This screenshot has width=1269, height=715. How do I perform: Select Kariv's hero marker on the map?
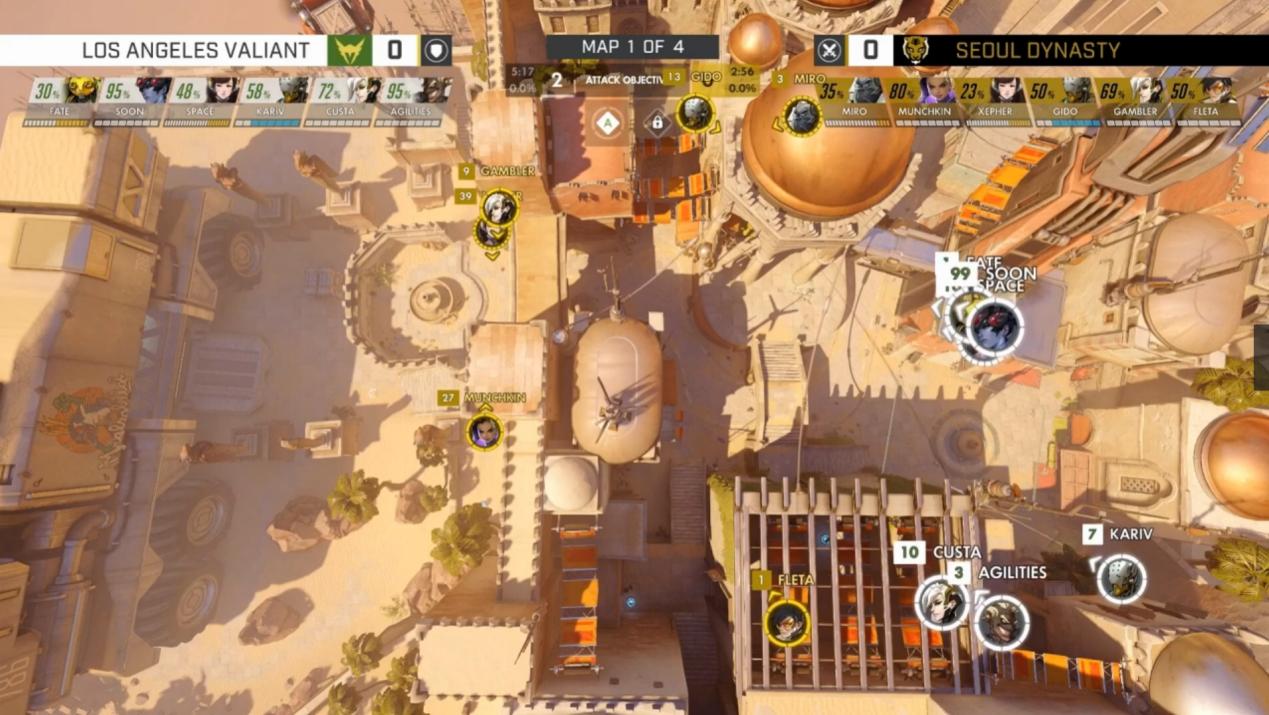point(1121,578)
